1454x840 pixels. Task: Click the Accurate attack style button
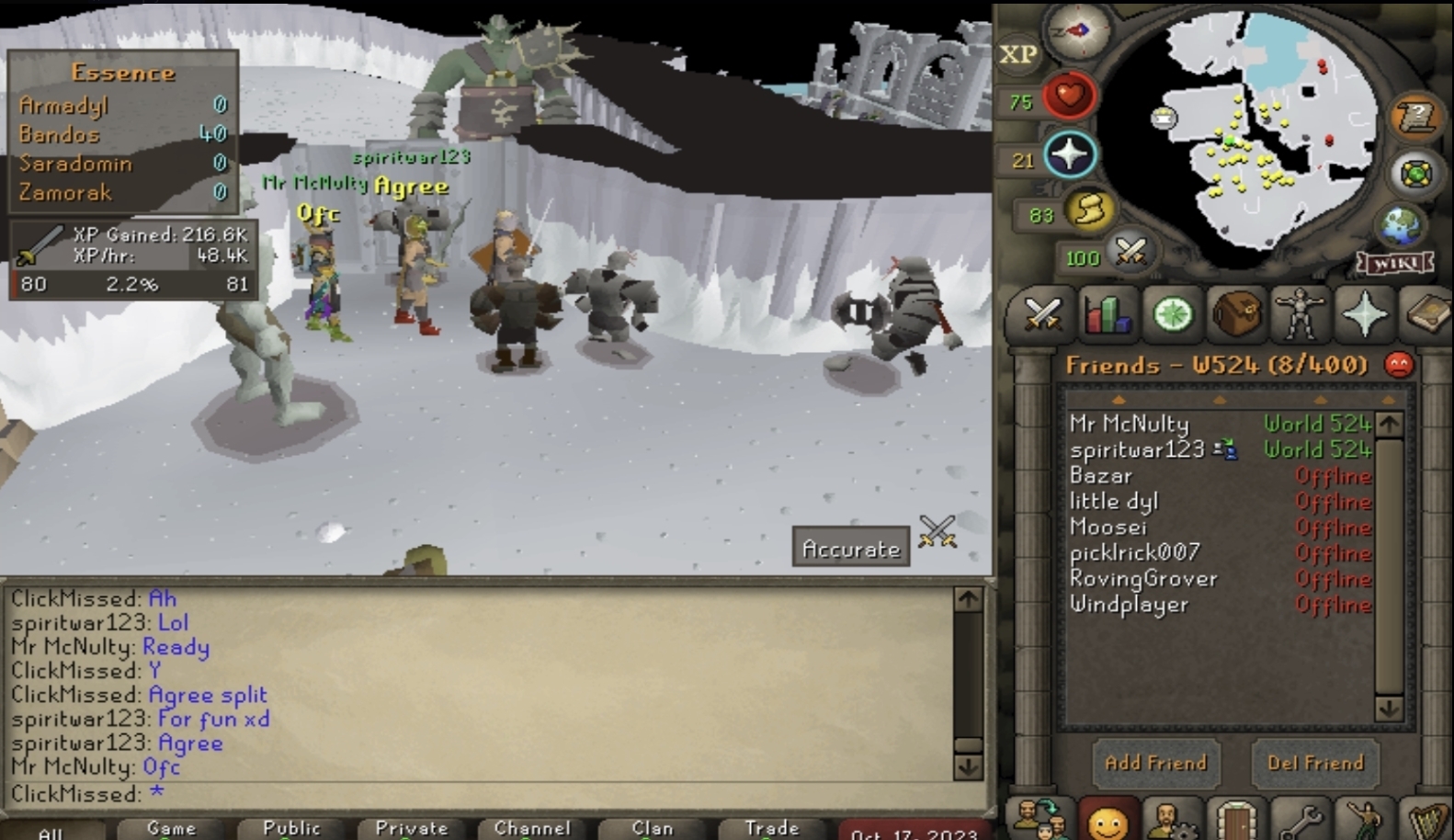(x=851, y=549)
